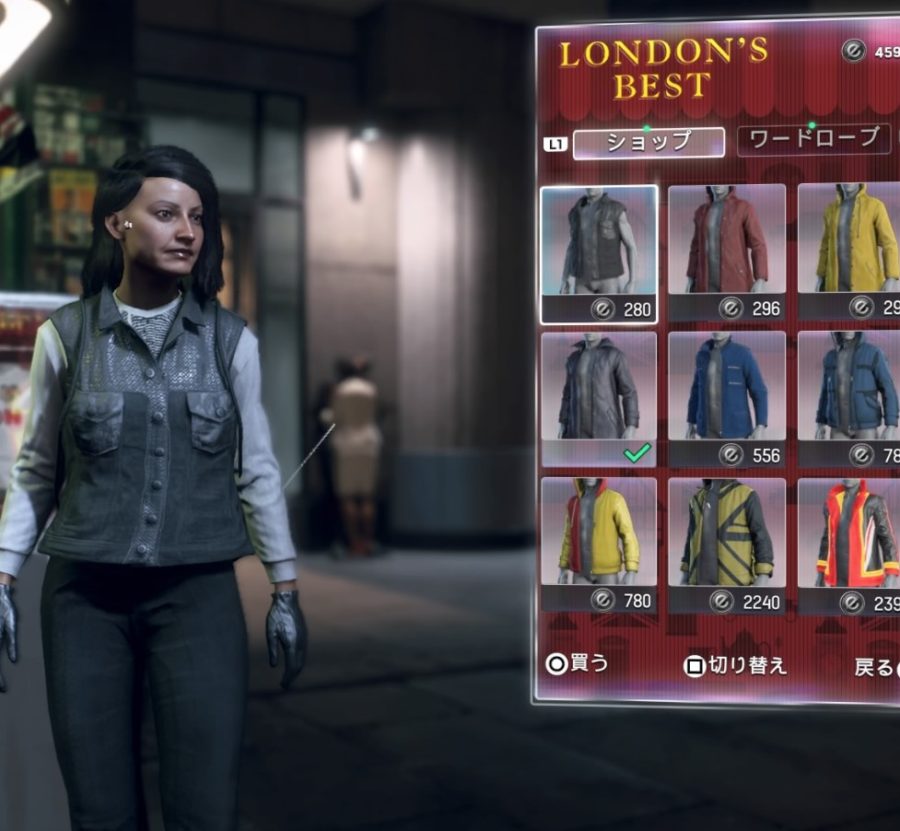Choose the red jacket priced 296

(x=727, y=252)
